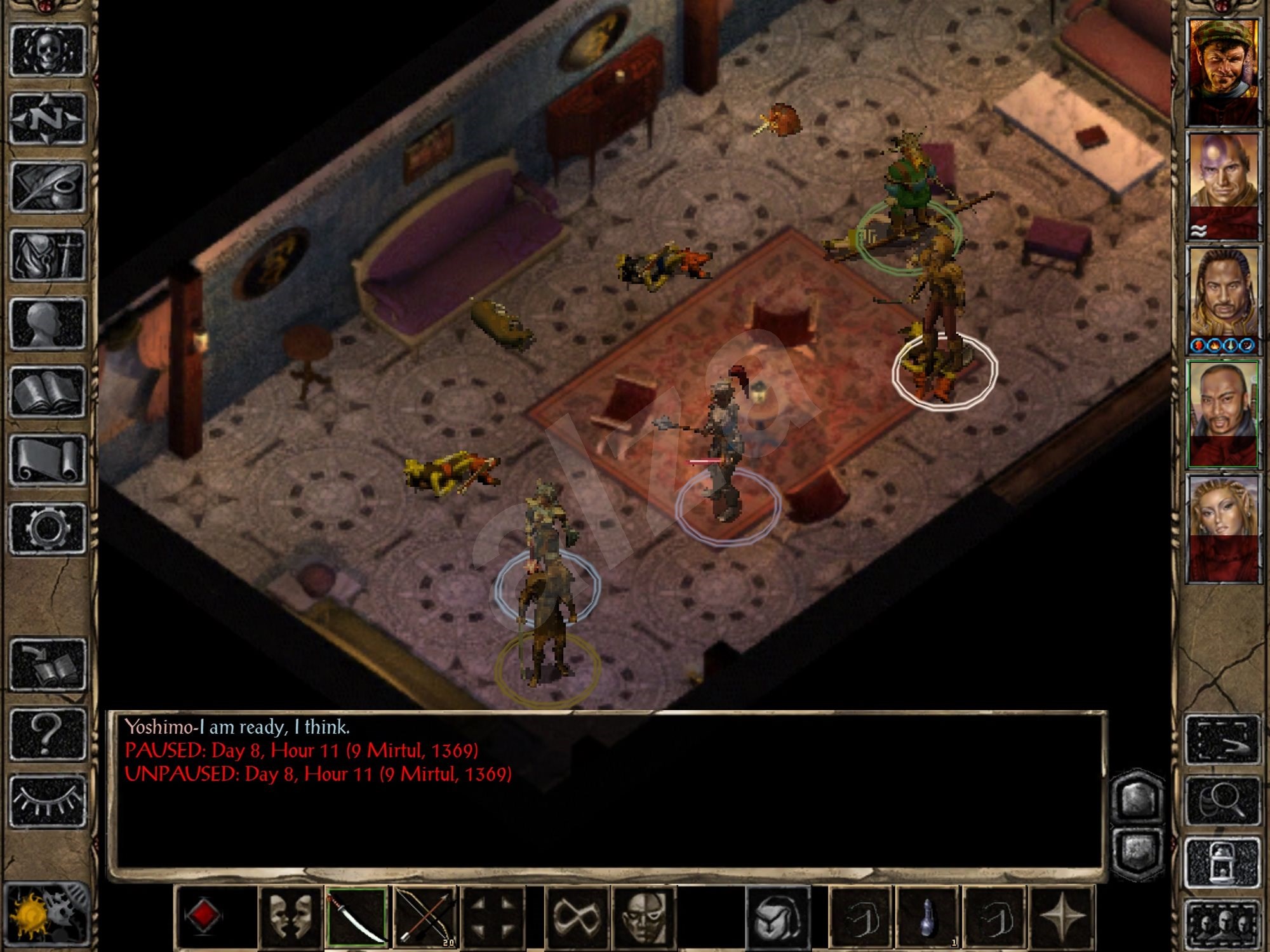Viewport: 1270px width, 952px height.
Task: Toggle guard mode via the red diamond
Action: pos(204,920)
